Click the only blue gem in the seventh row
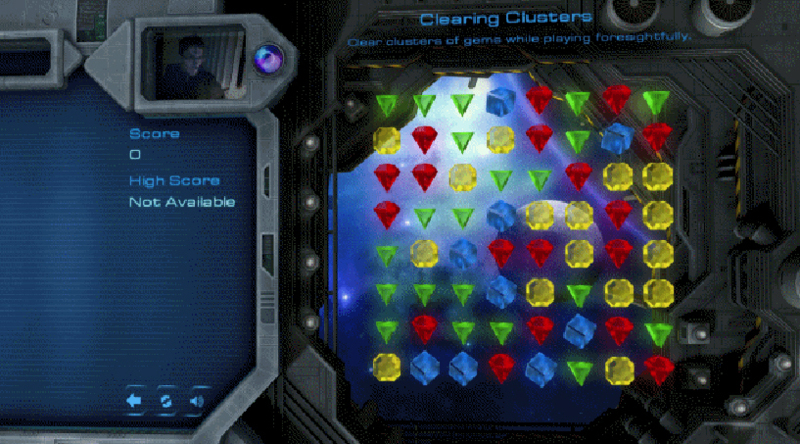The width and height of the screenshot is (800, 444). 578,330
